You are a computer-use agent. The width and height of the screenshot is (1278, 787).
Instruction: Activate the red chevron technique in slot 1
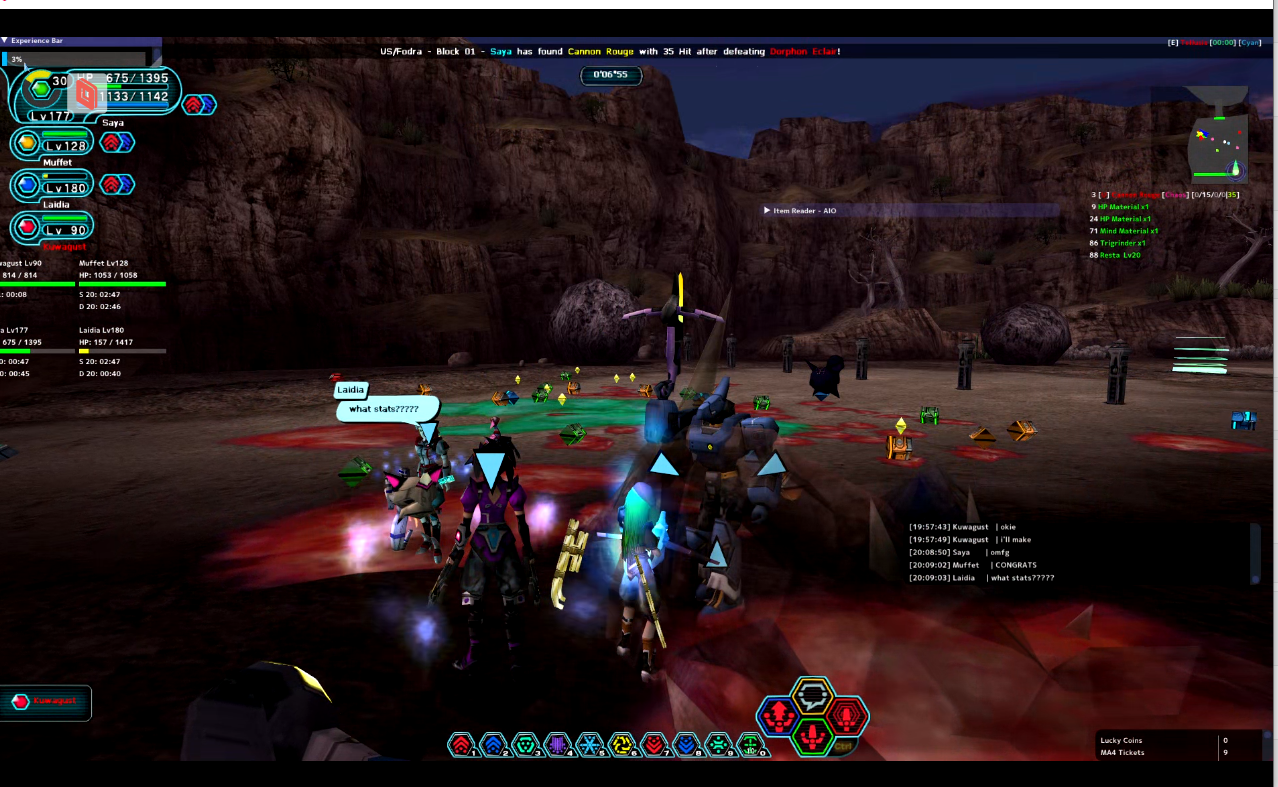coord(461,744)
